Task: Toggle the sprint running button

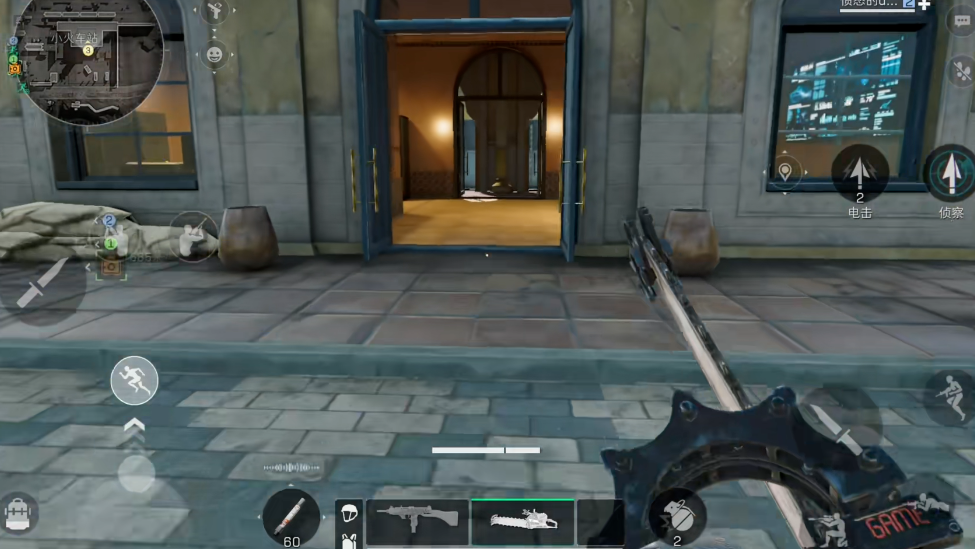Action: click(x=134, y=380)
